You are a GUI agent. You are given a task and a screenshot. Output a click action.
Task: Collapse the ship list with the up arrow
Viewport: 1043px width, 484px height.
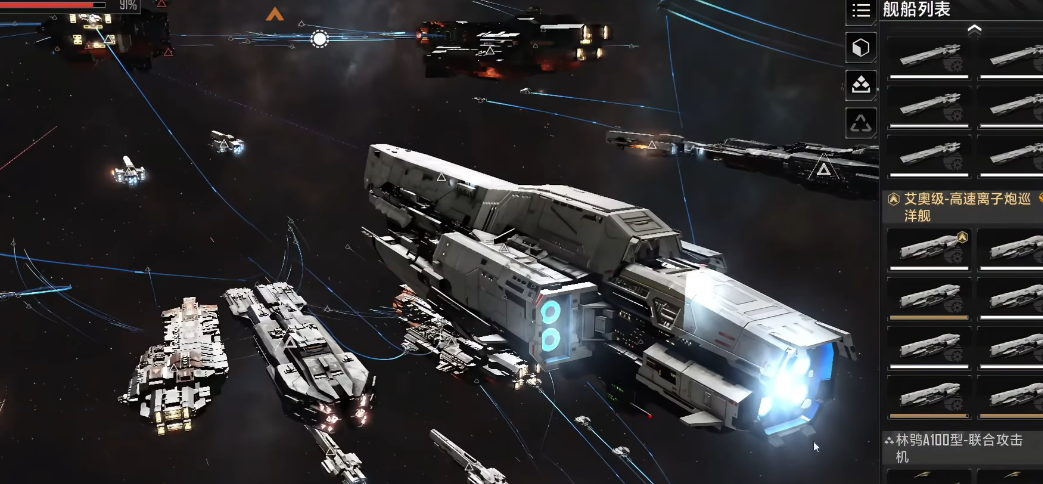coord(974,29)
